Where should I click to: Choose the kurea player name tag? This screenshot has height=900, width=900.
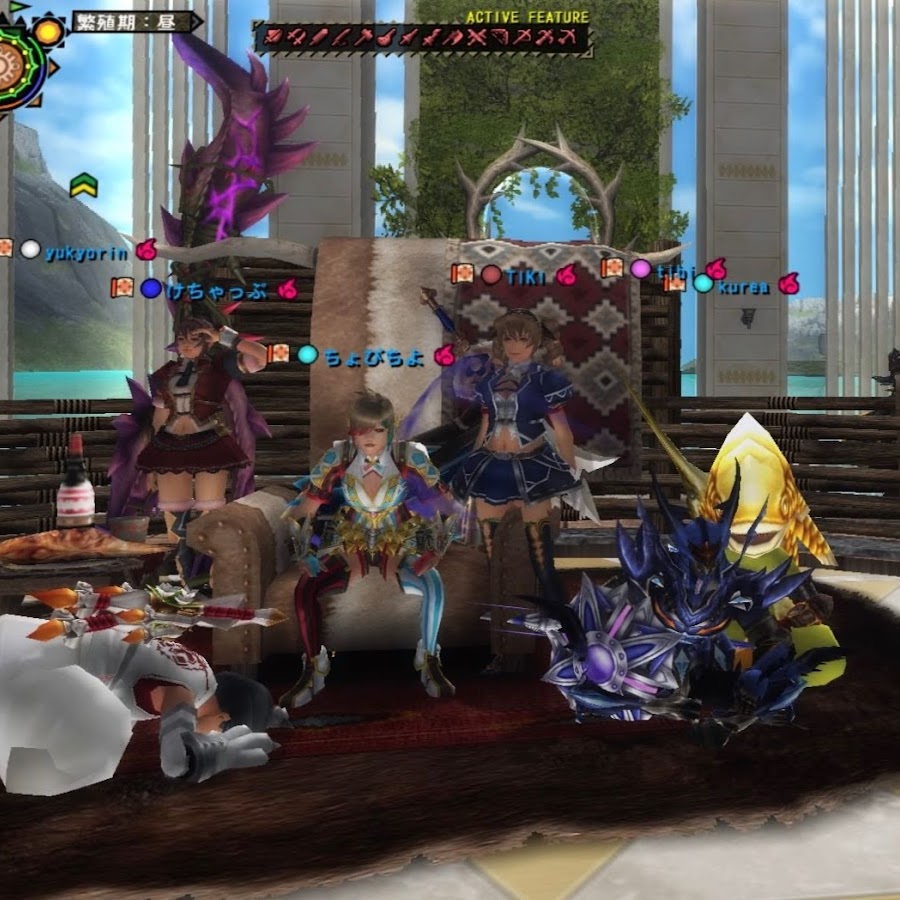tap(744, 287)
